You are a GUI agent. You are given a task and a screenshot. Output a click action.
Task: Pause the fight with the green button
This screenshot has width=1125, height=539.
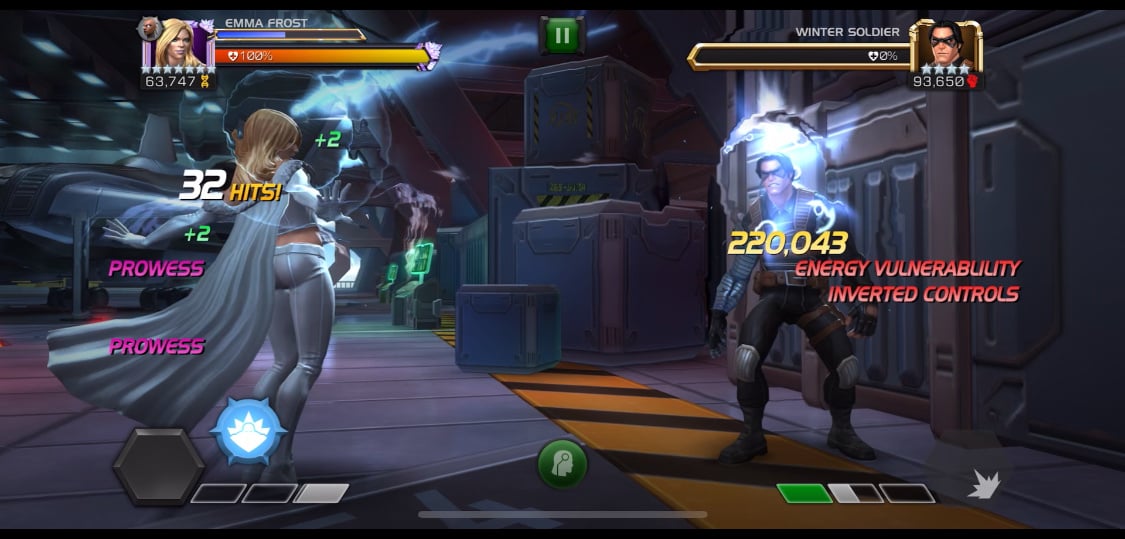(561, 35)
